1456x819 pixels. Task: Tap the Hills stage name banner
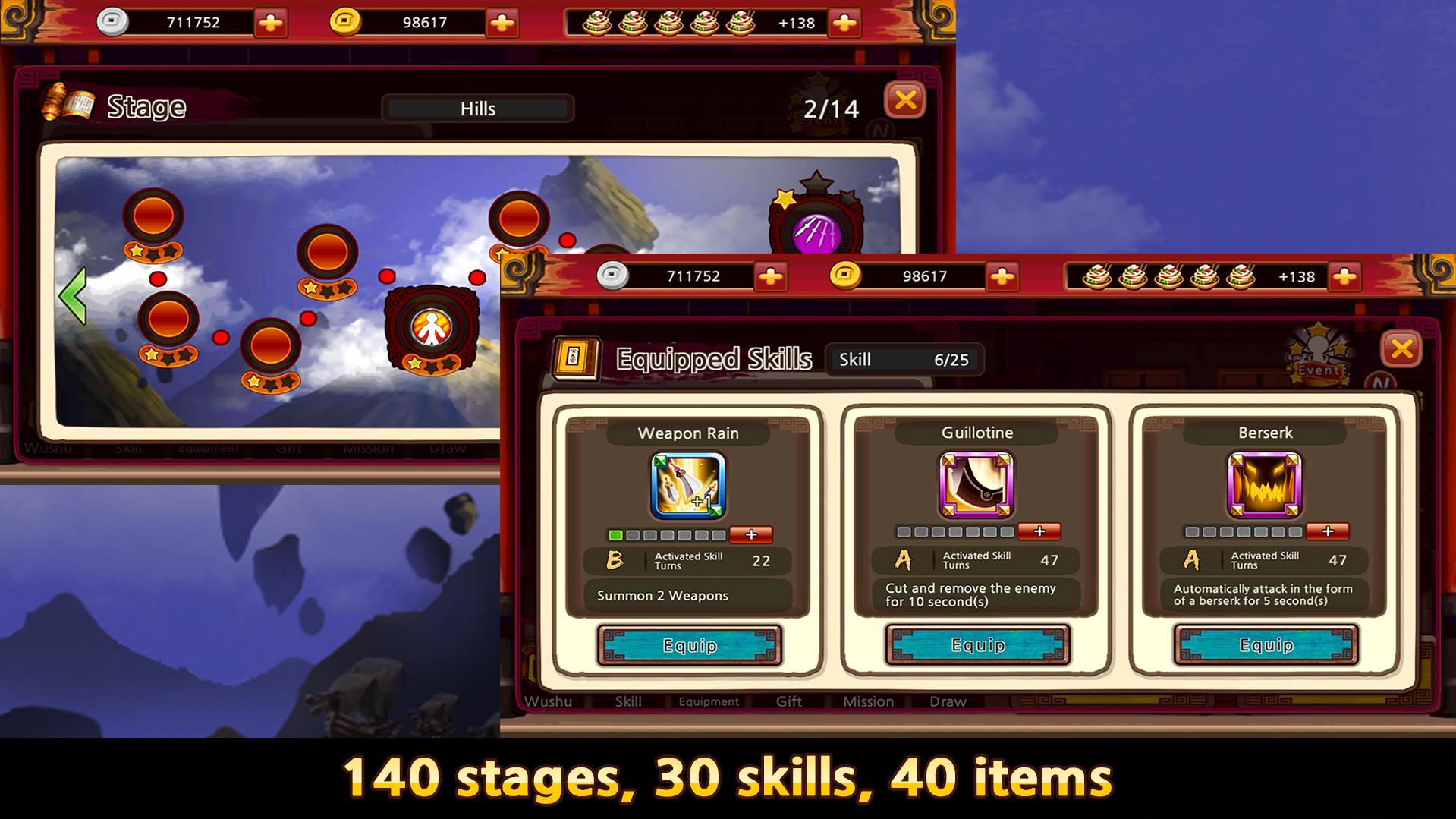pos(476,108)
